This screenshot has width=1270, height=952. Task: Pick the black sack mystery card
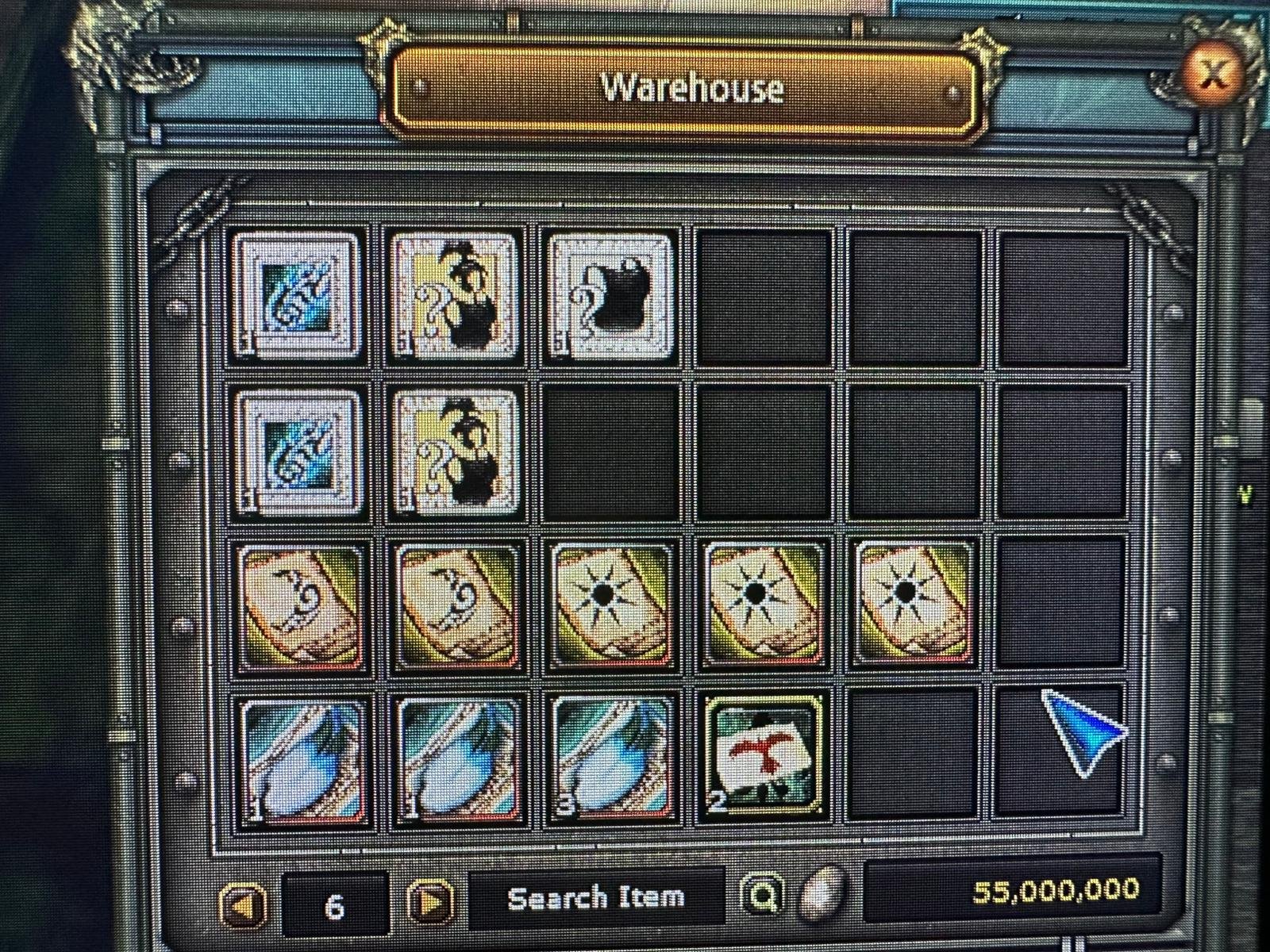pos(611,296)
